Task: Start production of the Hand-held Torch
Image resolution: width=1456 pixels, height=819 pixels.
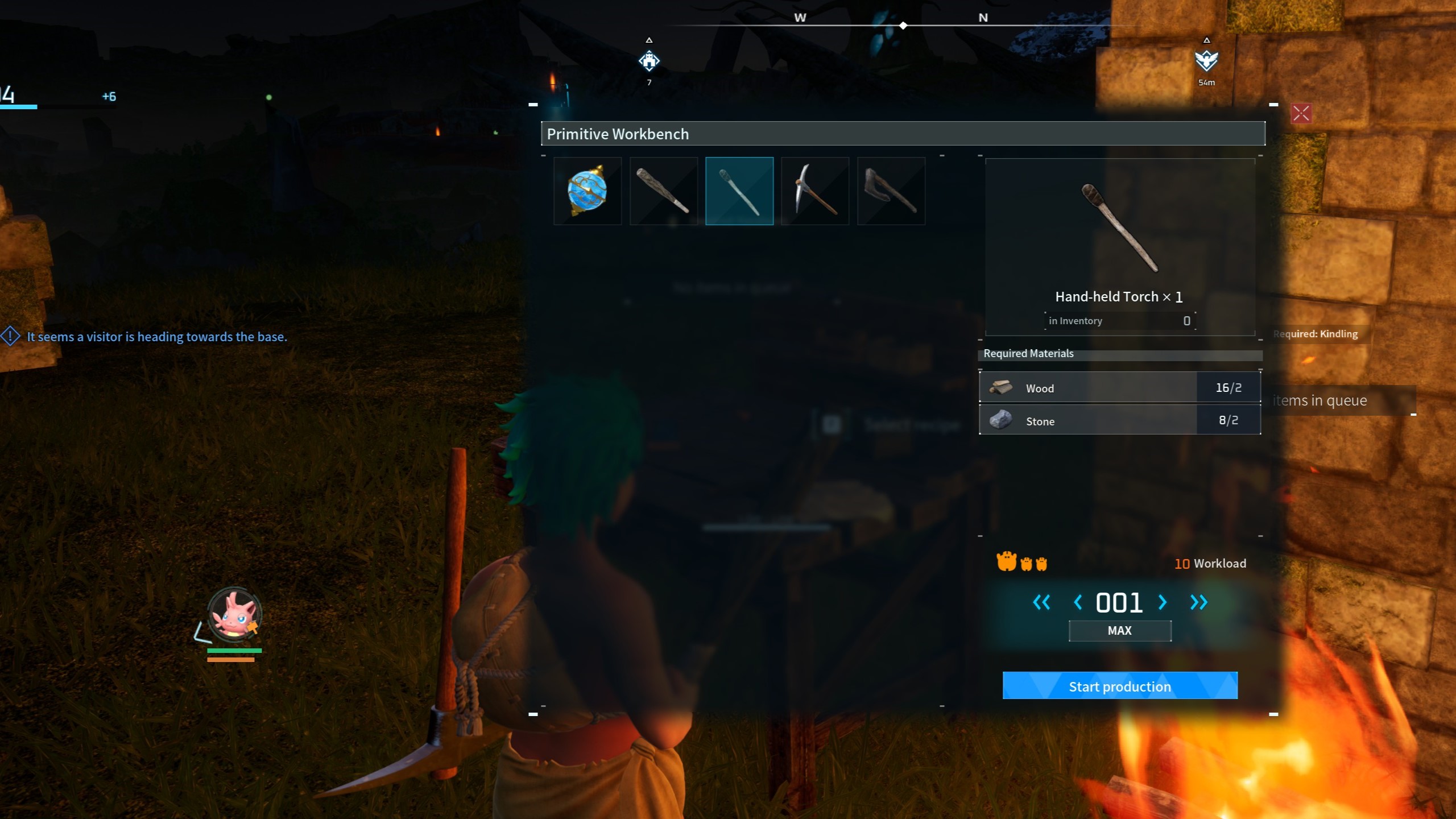Action: tap(1119, 686)
